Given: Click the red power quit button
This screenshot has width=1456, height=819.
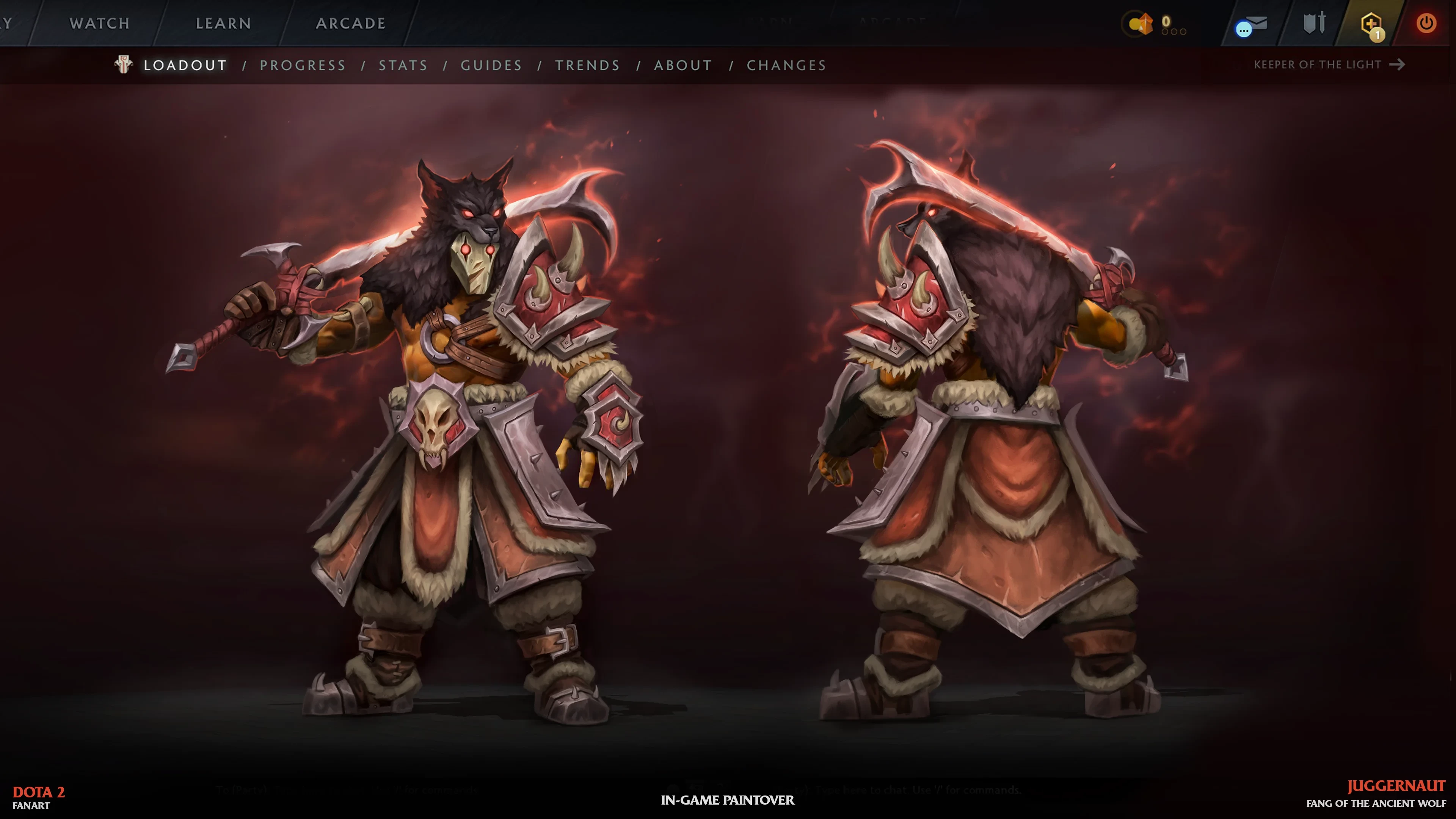Looking at the screenshot, I should [x=1426, y=23].
